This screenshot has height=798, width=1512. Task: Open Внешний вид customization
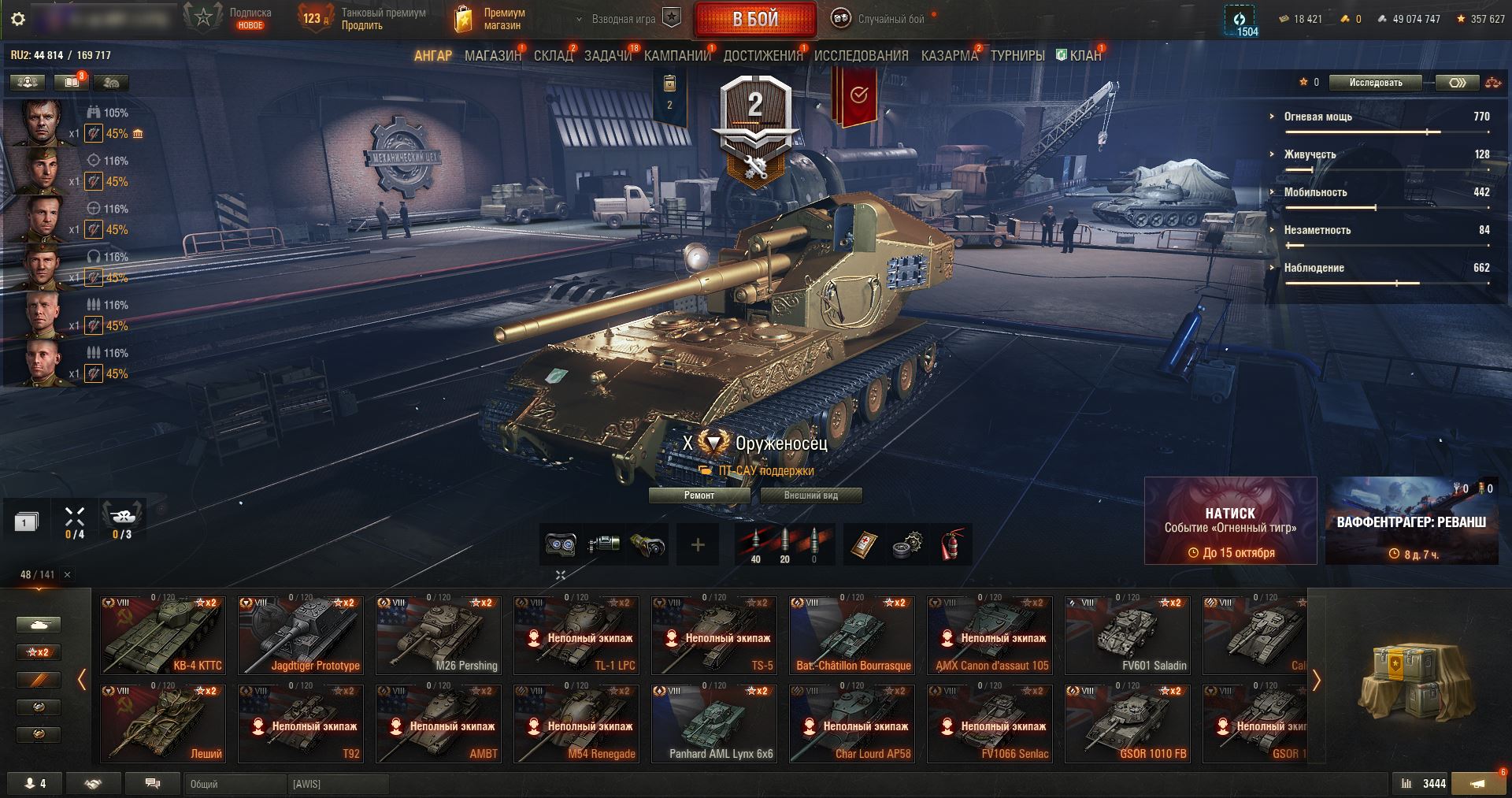point(810,496)
